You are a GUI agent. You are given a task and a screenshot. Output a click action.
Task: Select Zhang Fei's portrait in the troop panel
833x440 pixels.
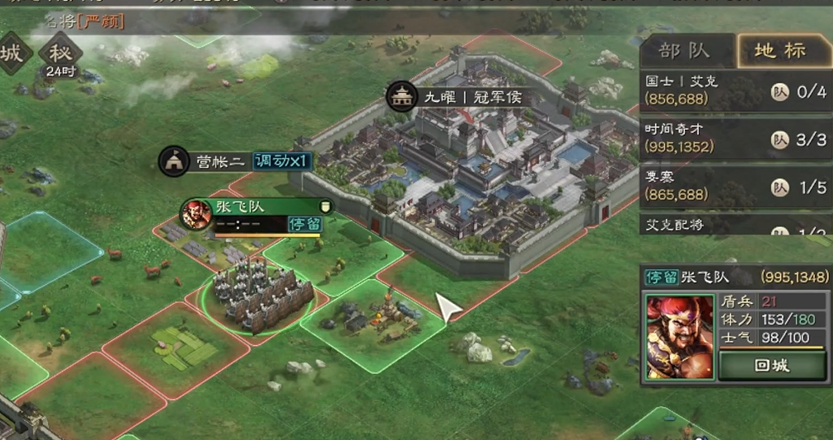680,336
